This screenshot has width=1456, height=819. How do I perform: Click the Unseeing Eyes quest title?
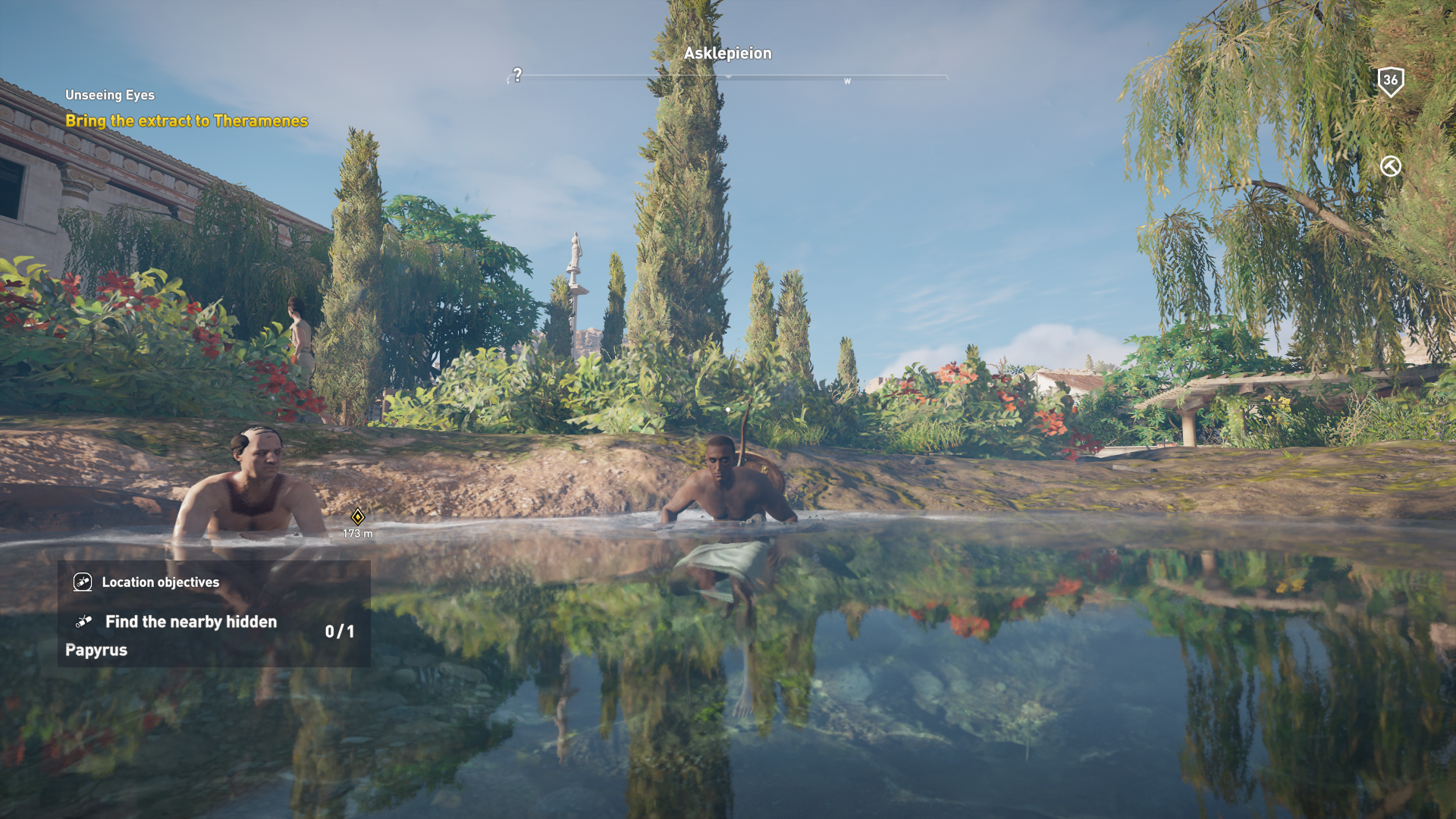click(110, 96)
